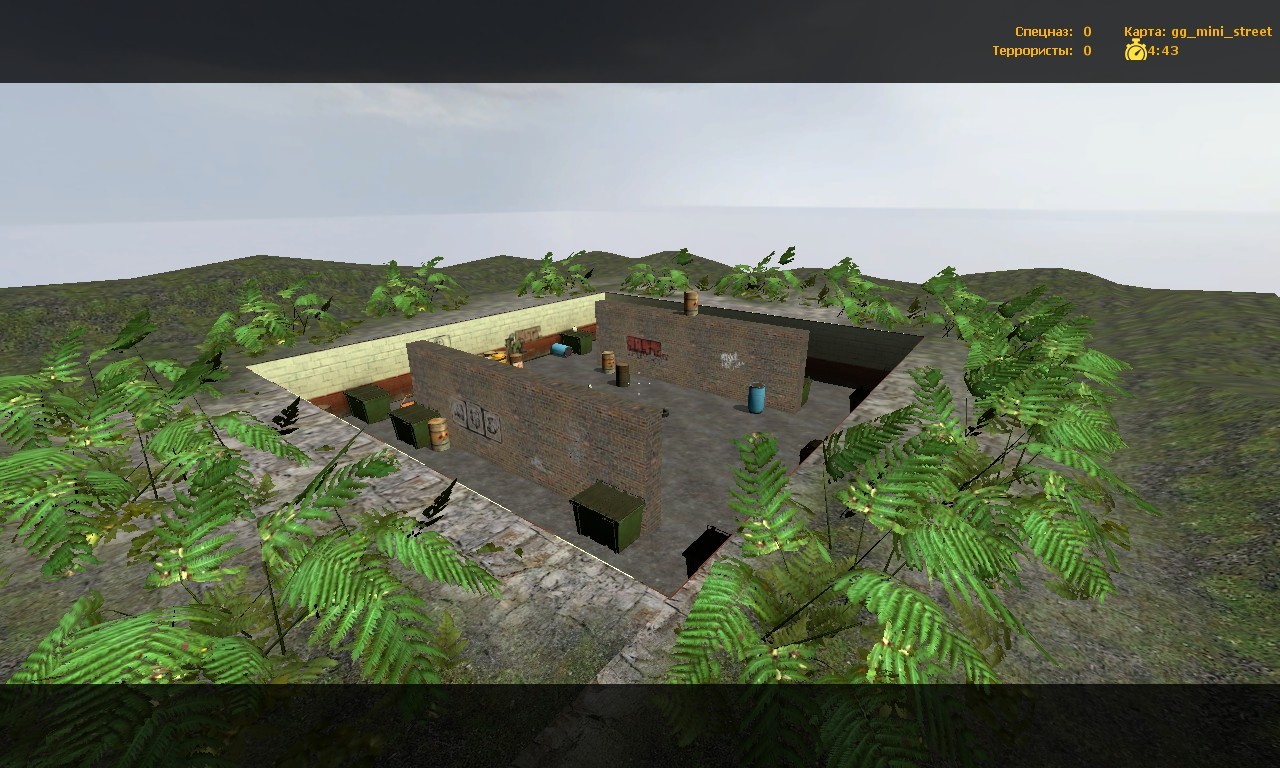1280x768 pixels.
Task: Click the middle poster of the three framed prints
Action: [474, 419]
